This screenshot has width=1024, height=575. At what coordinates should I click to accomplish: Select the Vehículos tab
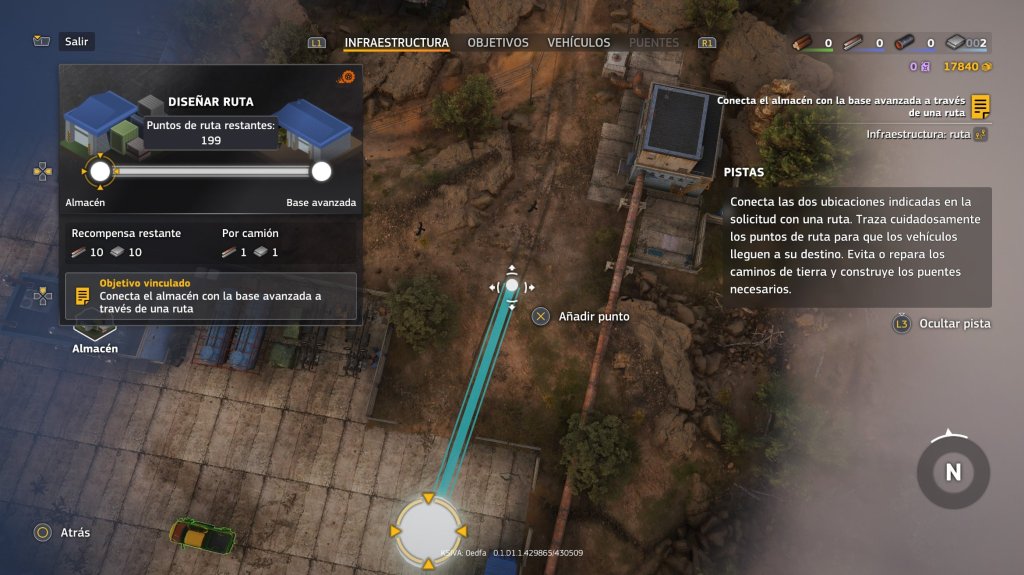click(578, 43)
